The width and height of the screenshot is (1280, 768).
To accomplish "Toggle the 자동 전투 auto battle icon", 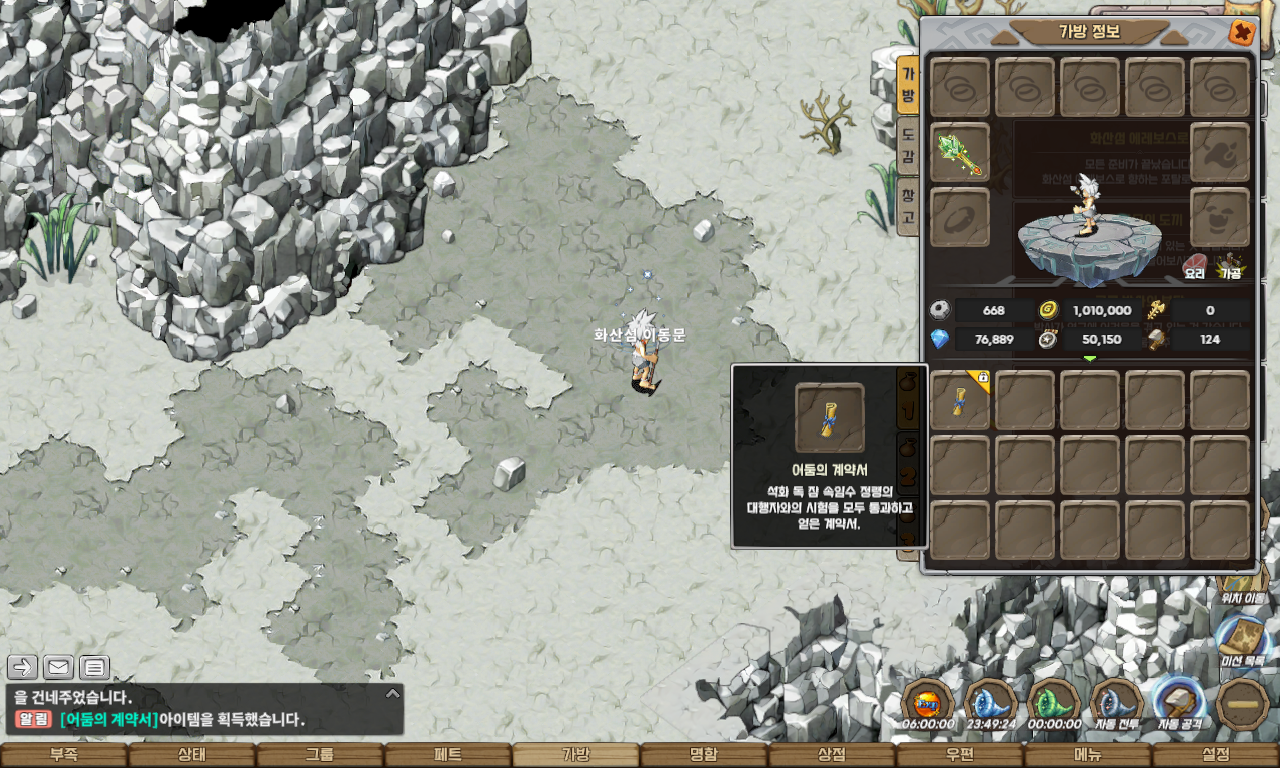I will (1117, 702).
